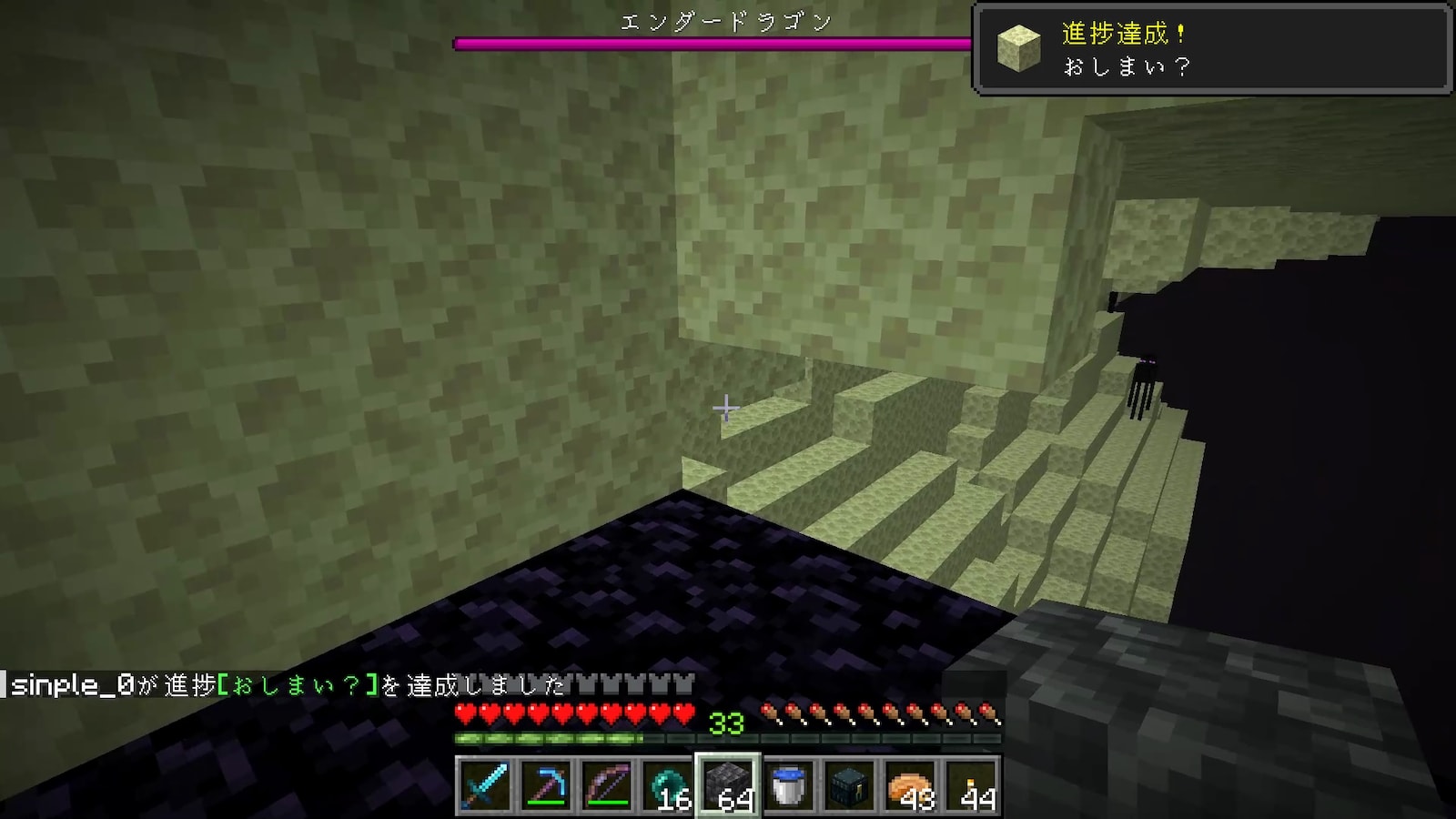Select the torch stack slot
1456x819 pixels.
coord(972,784)
